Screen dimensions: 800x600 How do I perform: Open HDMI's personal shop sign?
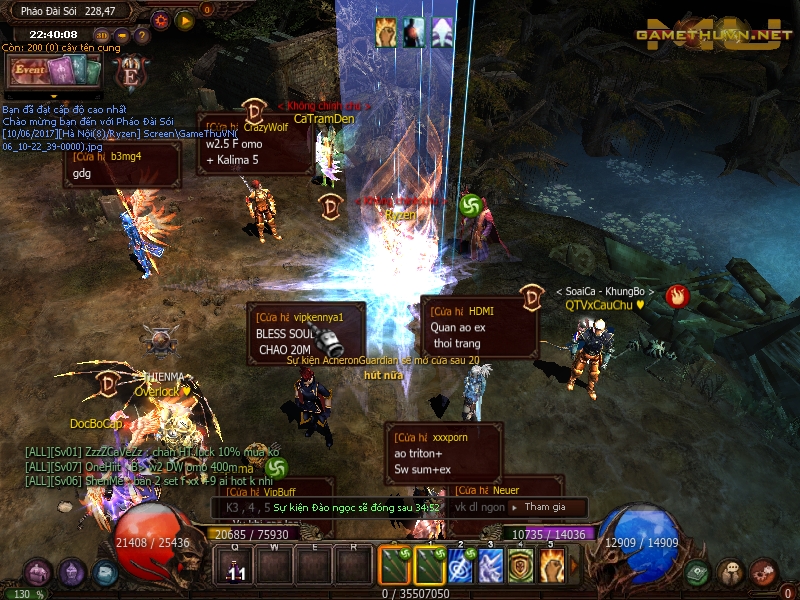(x=479, y=327)
